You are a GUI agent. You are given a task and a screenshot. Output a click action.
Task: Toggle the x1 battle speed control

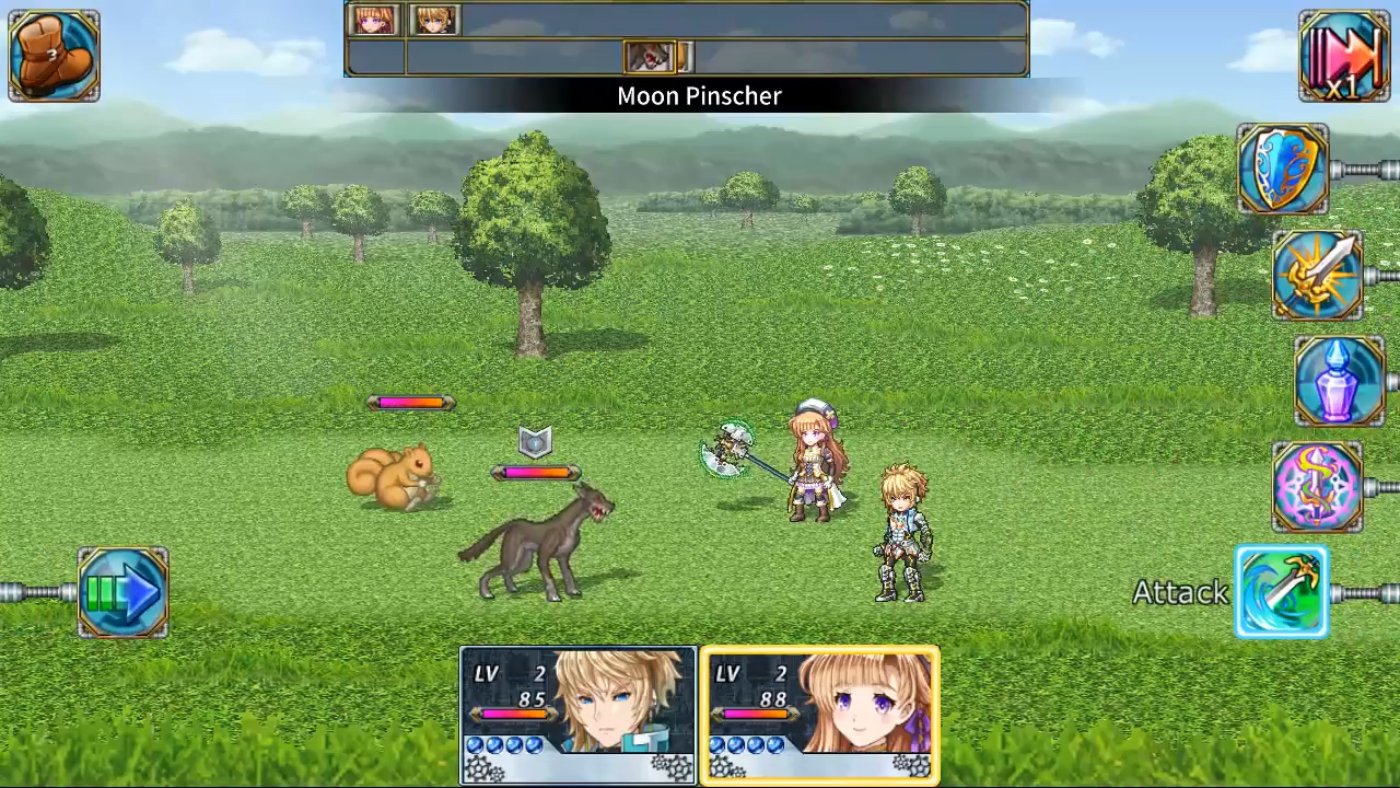coord(1347,53)
